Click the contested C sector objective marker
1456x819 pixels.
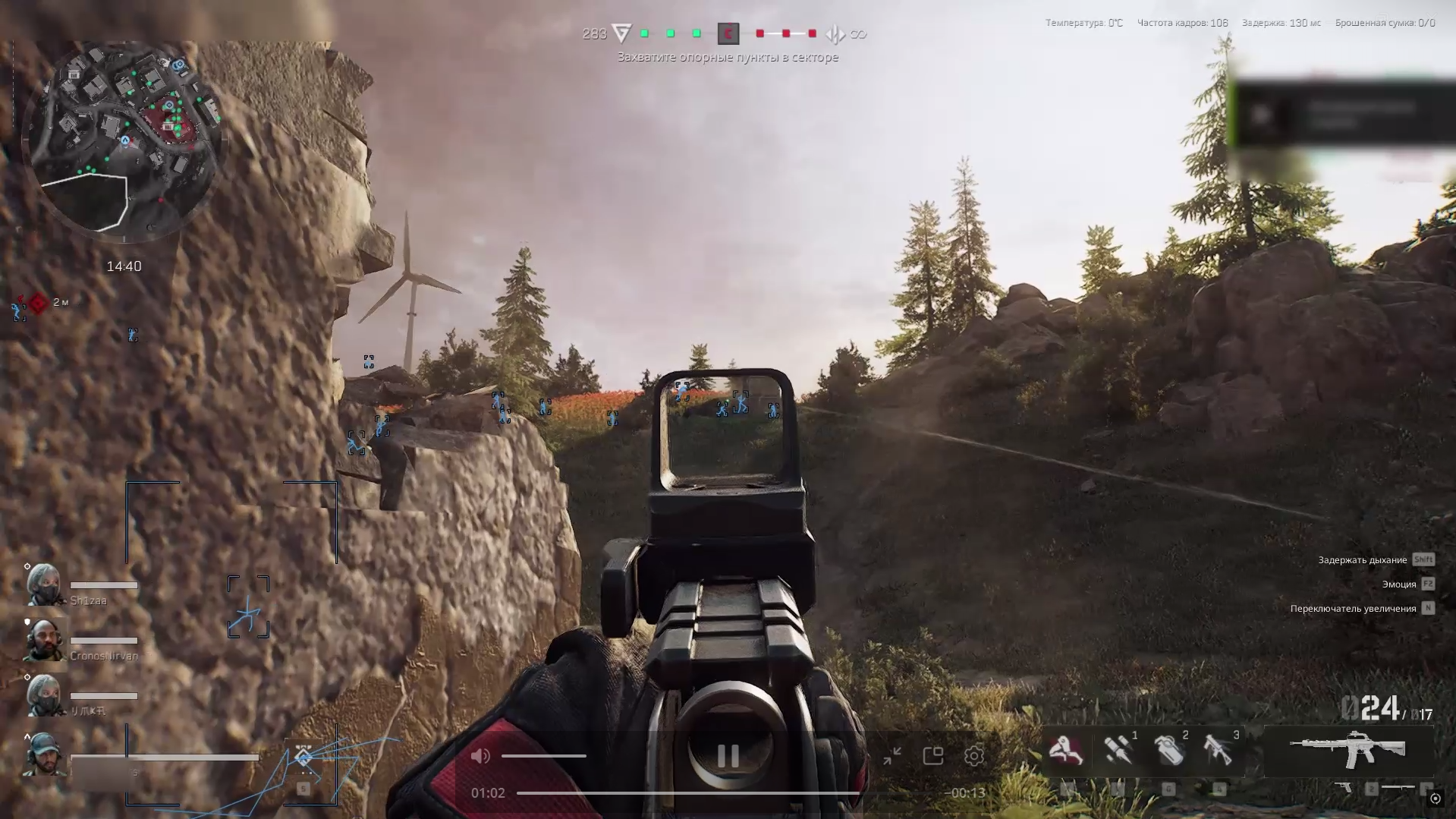coord(728,33)
